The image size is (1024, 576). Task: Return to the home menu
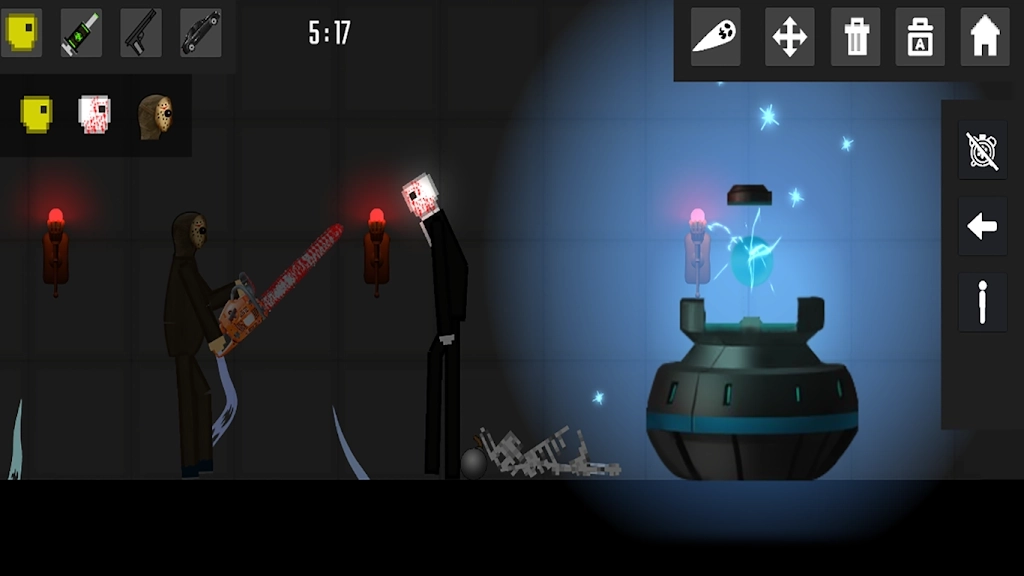point(985,37)
